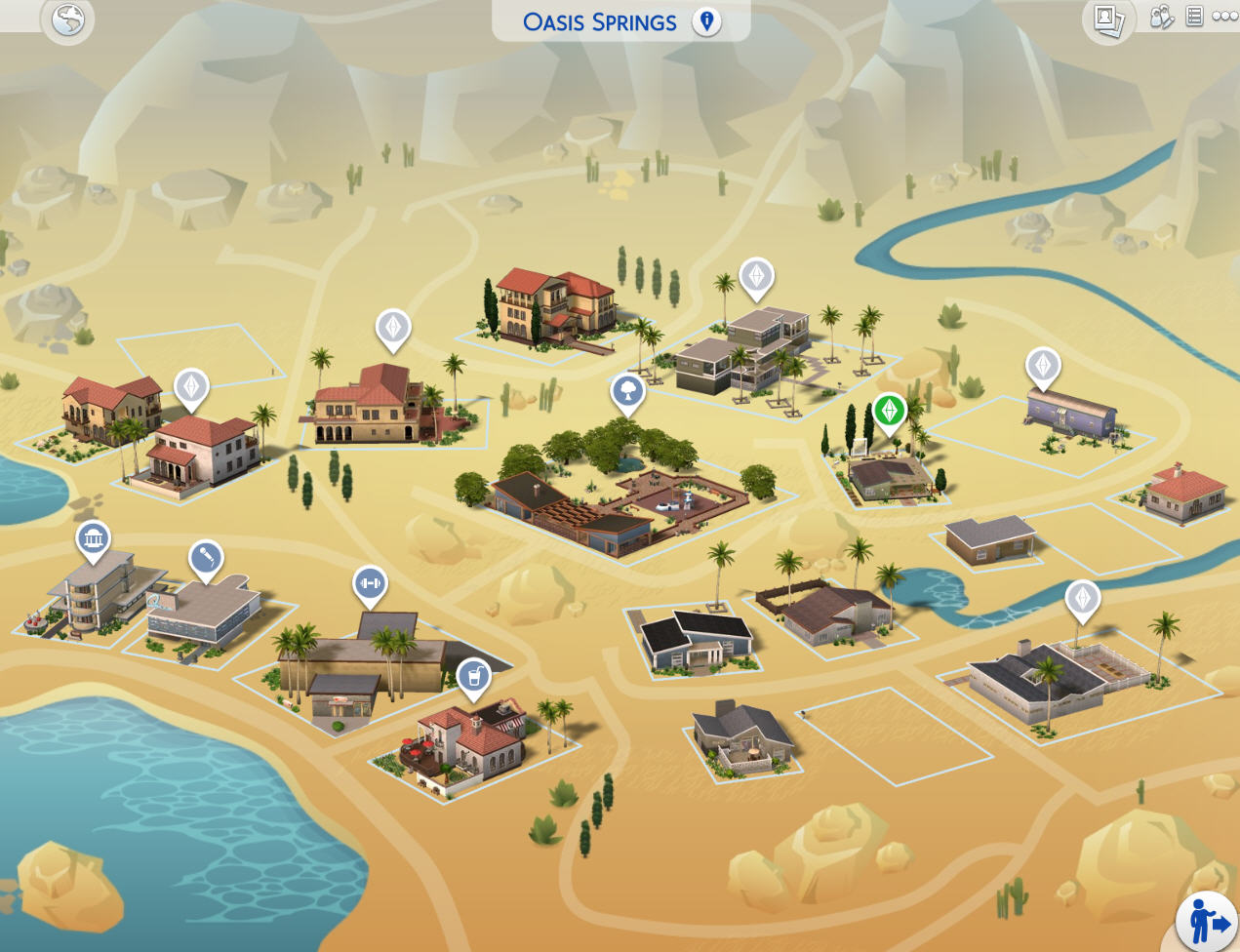The width and height of the screenshot is (1240, 952).
Task: Open the gallery photos button
Action: 1108,20
